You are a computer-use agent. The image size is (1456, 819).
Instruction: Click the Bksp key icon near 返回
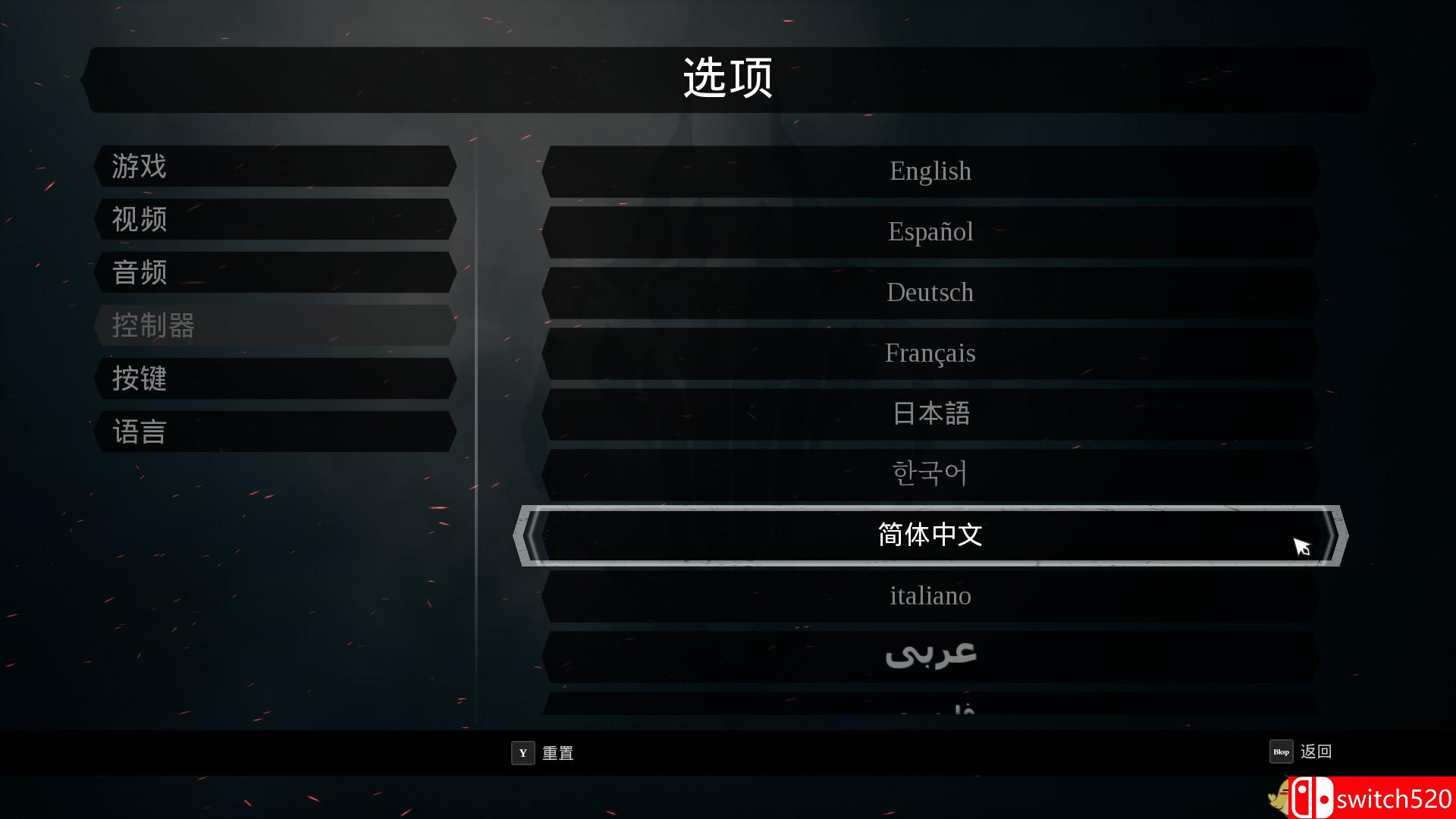(1282, 752)
